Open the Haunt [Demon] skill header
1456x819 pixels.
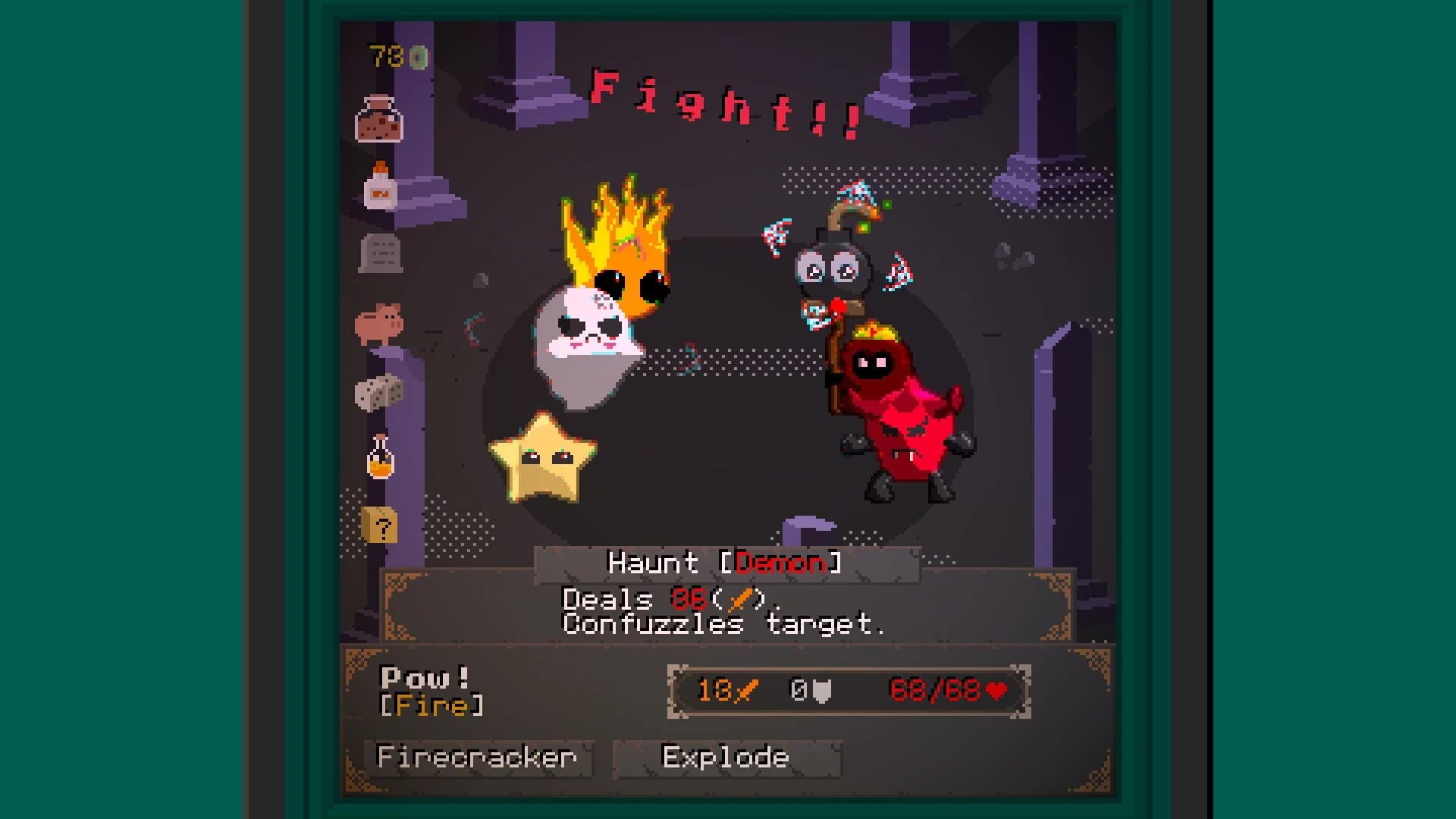point(726,563)
